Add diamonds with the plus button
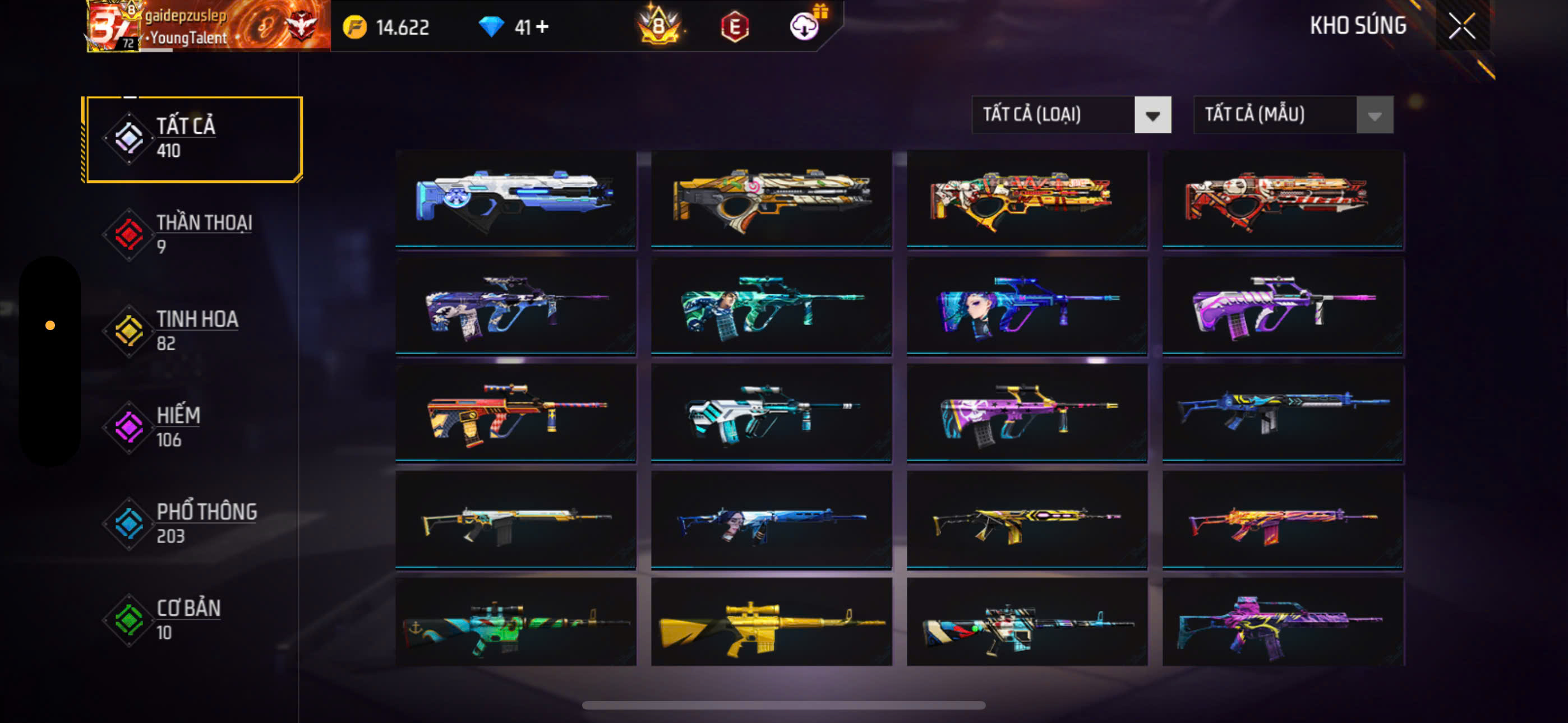Image resolution: width=1568 pixels, height=723 pixels. click(x=542, y=27)
